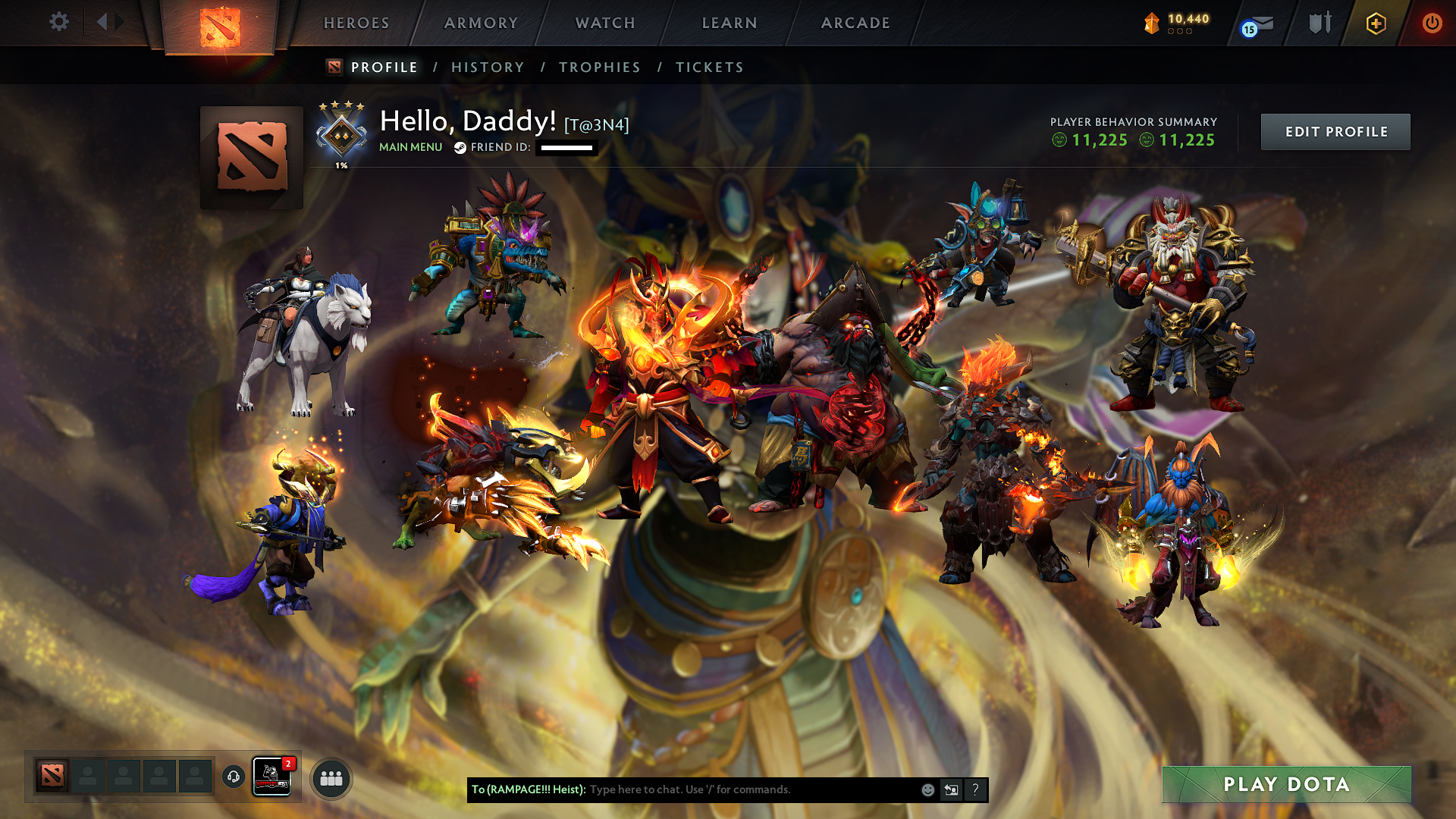Open the Dota Plus shop icon
The height and width of the screenshot is (819, 1456).
(x=1375, y=23)
